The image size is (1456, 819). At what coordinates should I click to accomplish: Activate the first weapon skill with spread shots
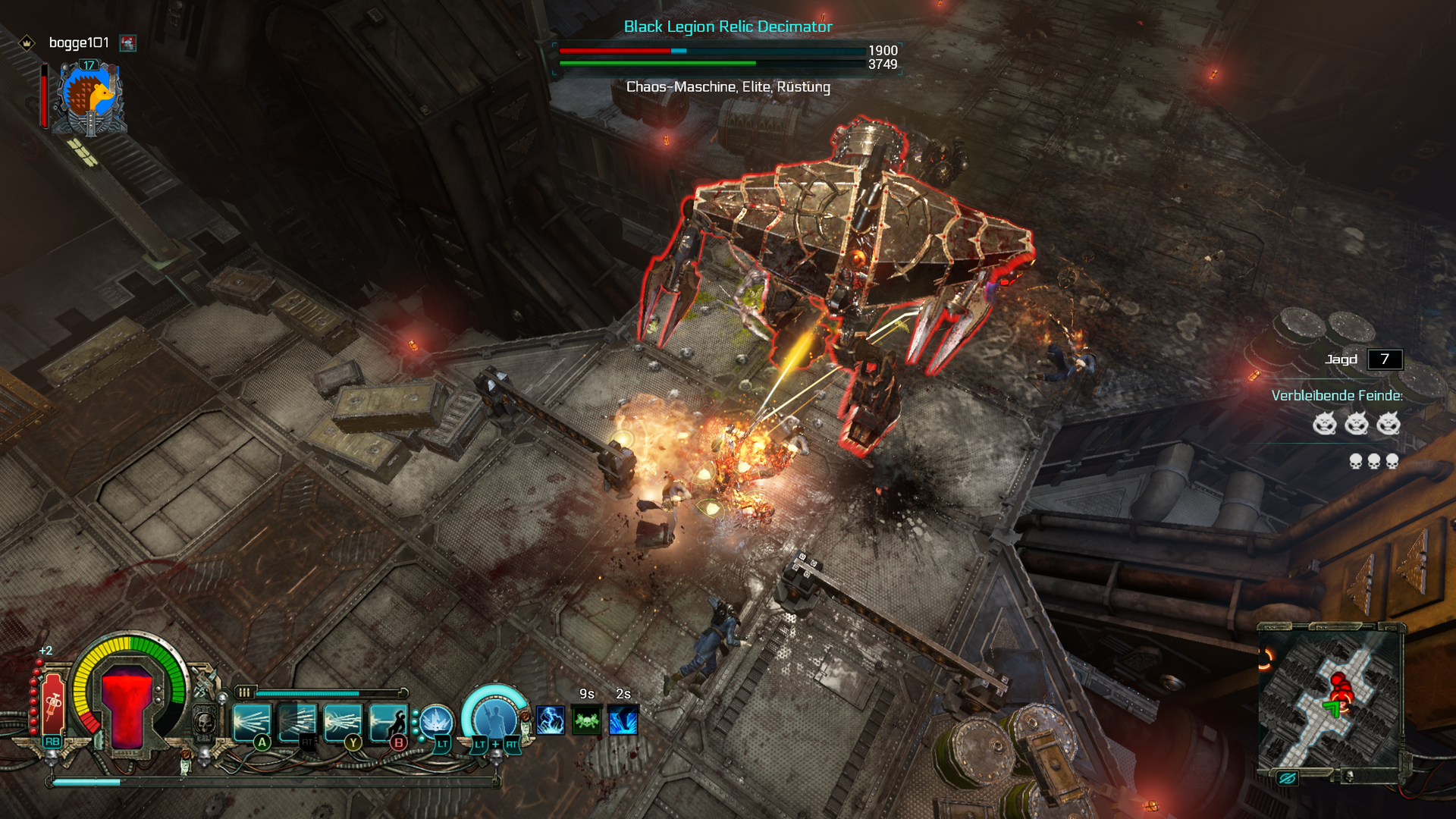[252, 721]
